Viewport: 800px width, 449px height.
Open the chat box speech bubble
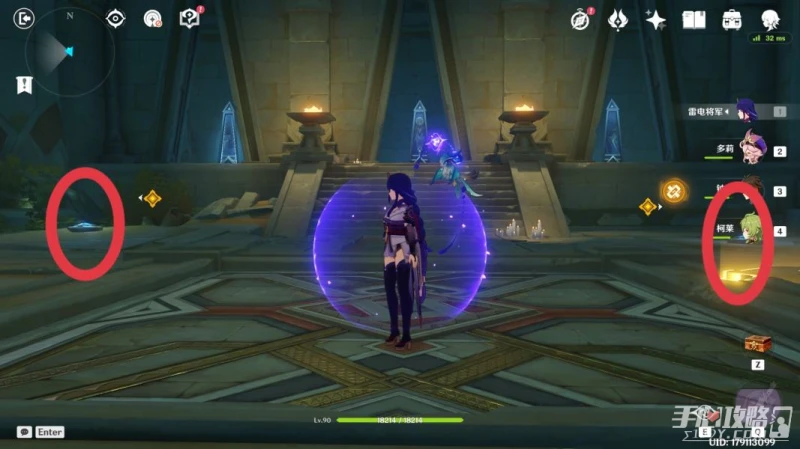[23, 432]
